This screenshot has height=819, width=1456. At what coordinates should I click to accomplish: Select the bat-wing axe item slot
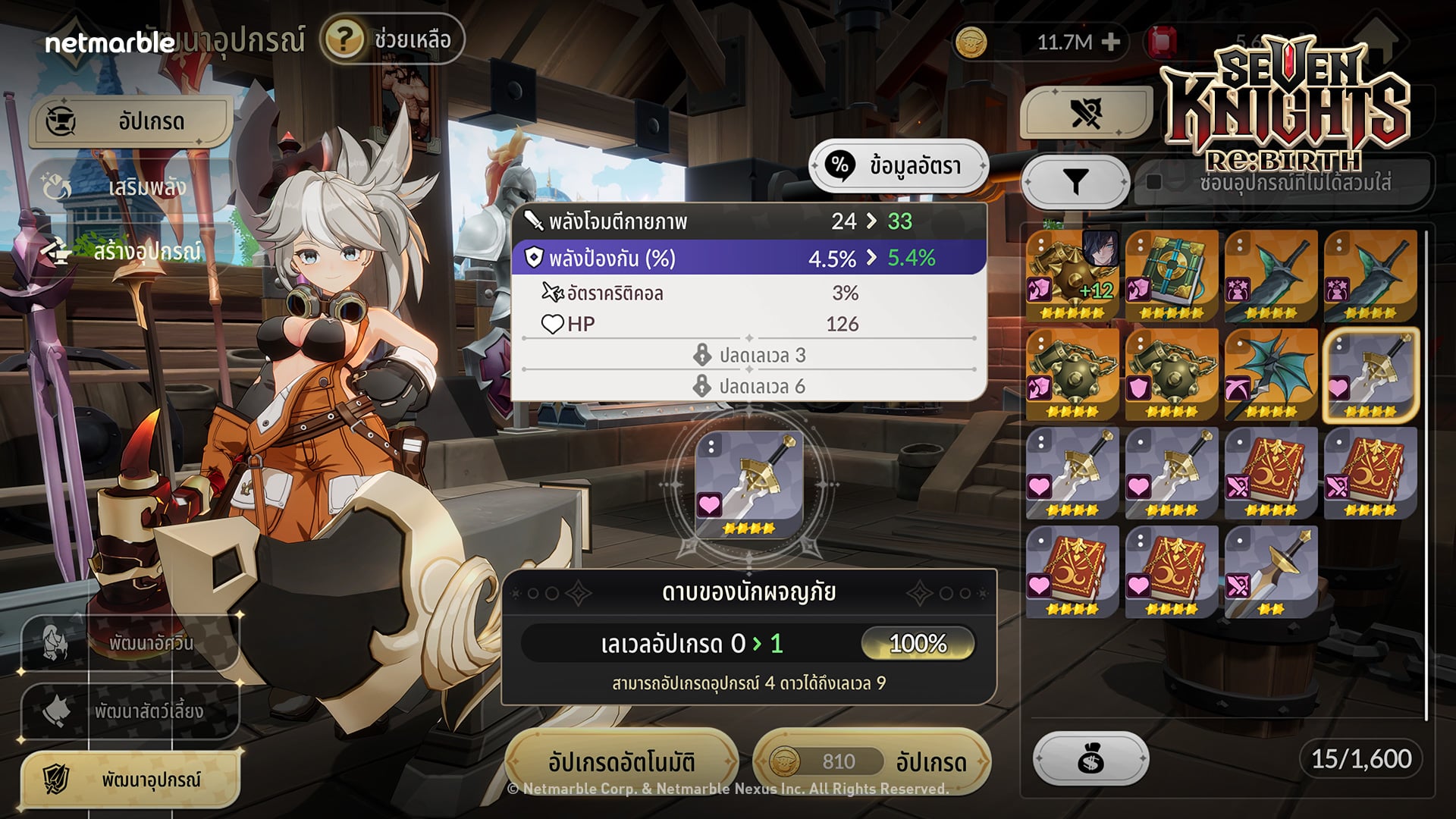tap(1271, 375)
